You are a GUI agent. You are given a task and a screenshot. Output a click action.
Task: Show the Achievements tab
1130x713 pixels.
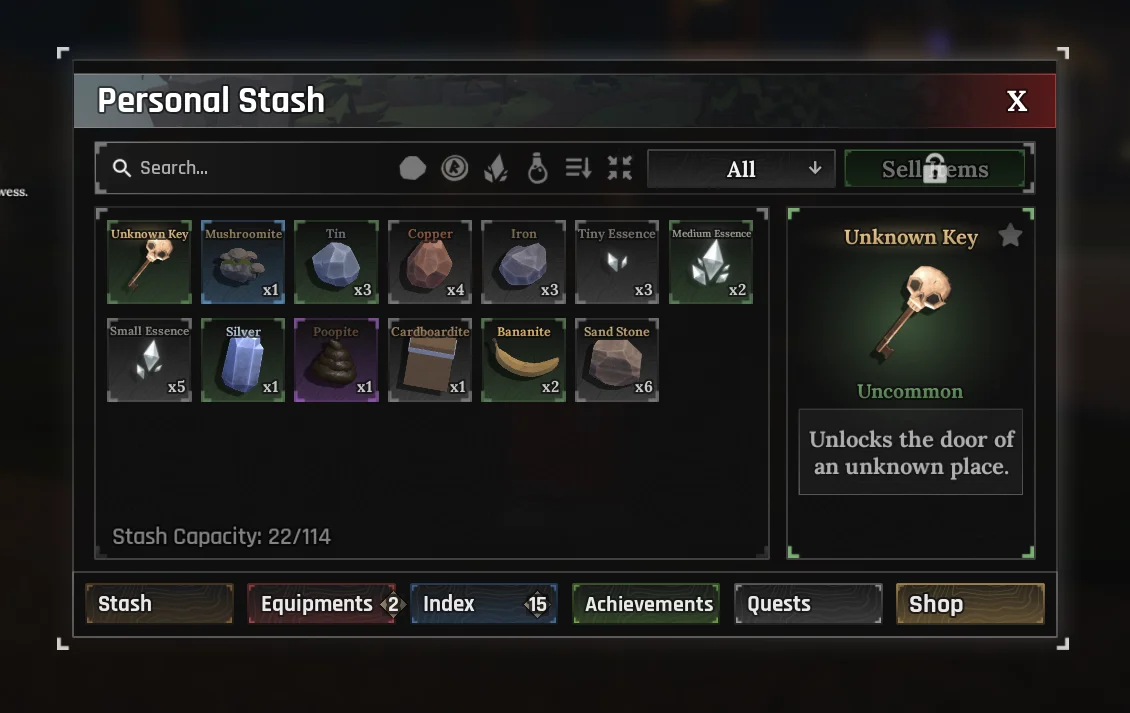click(x=646, y=604)
